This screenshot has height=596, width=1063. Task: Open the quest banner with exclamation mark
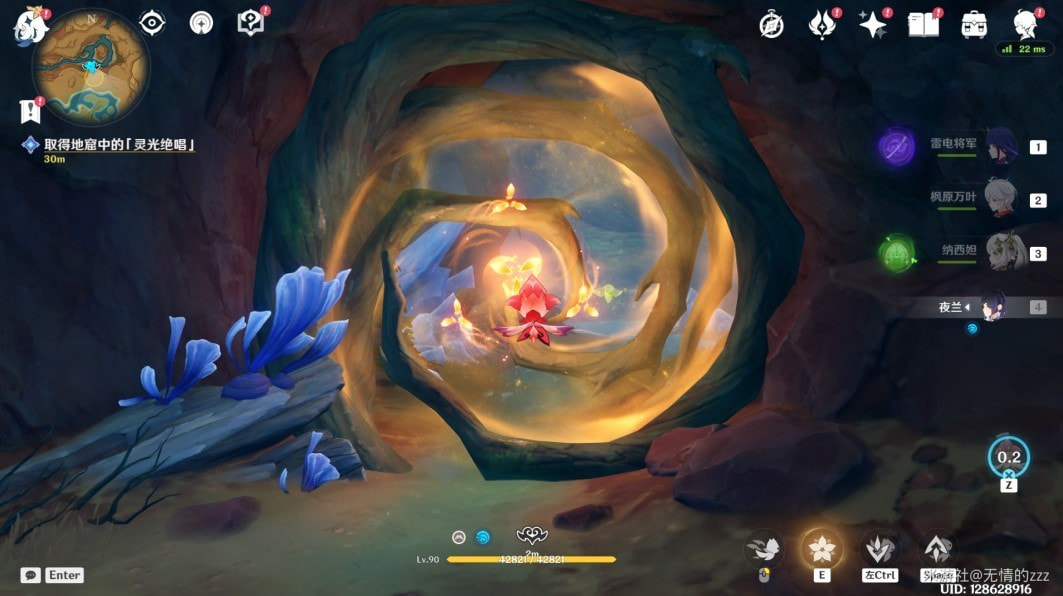tap(29, 111)
